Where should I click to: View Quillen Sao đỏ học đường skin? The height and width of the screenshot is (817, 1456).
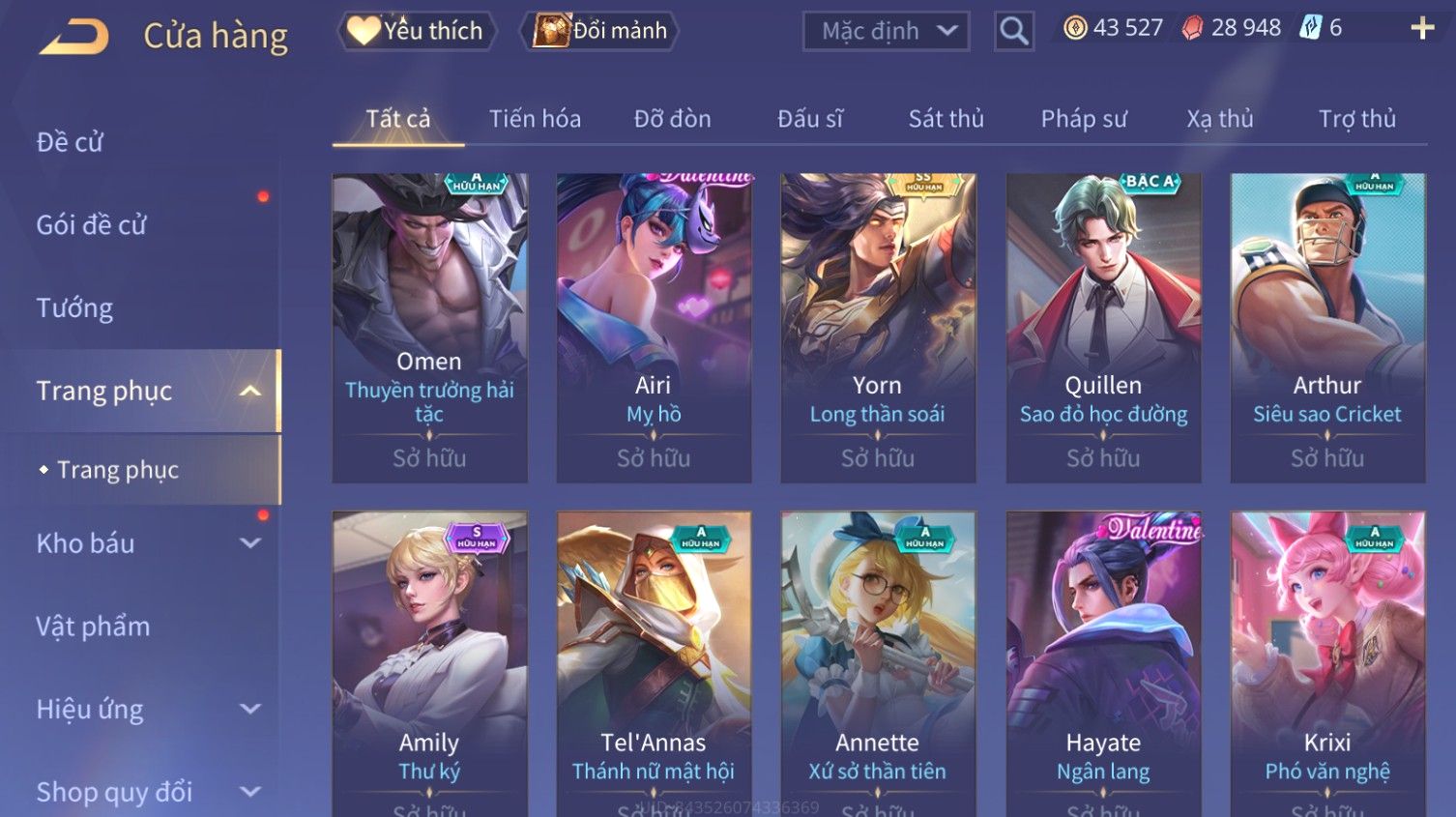pyautogui.click(x=1103, y=328)
